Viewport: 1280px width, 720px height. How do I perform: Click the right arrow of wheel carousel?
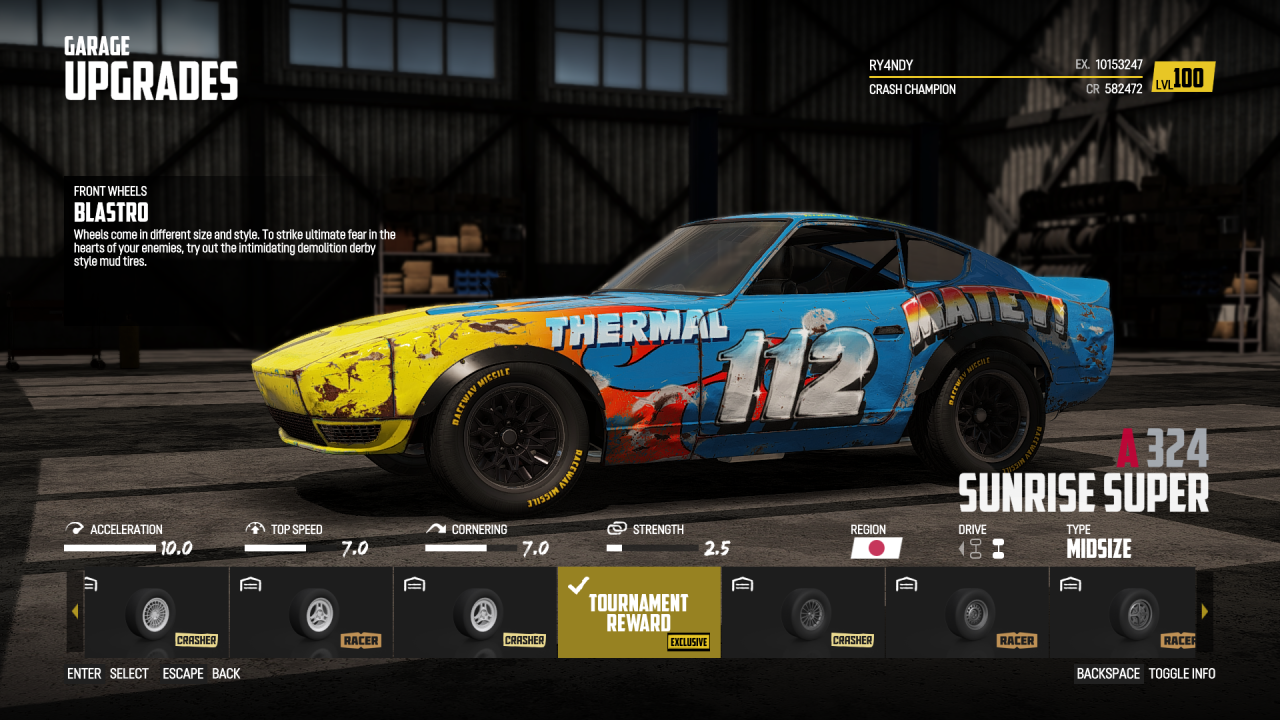click(1204, 612)
